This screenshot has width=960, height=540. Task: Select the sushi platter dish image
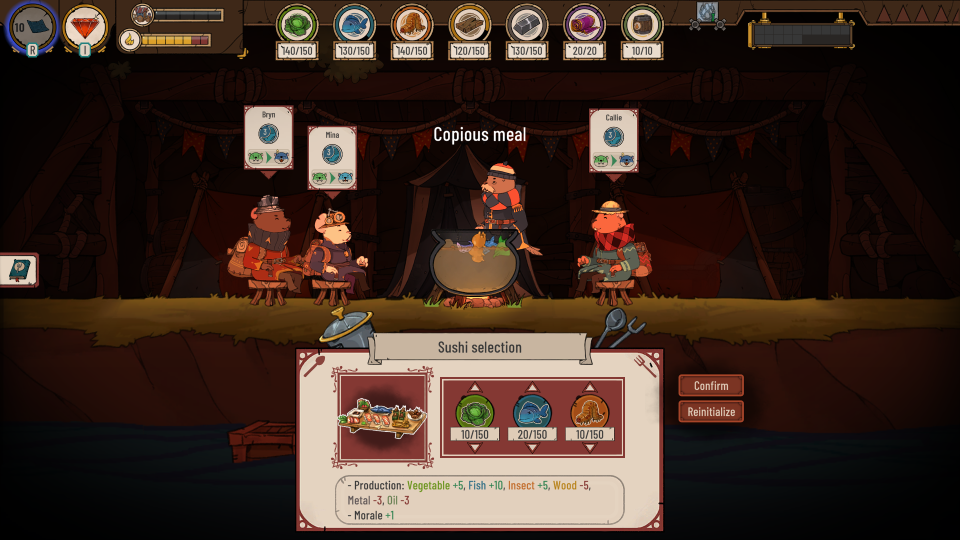click(384, 417)
